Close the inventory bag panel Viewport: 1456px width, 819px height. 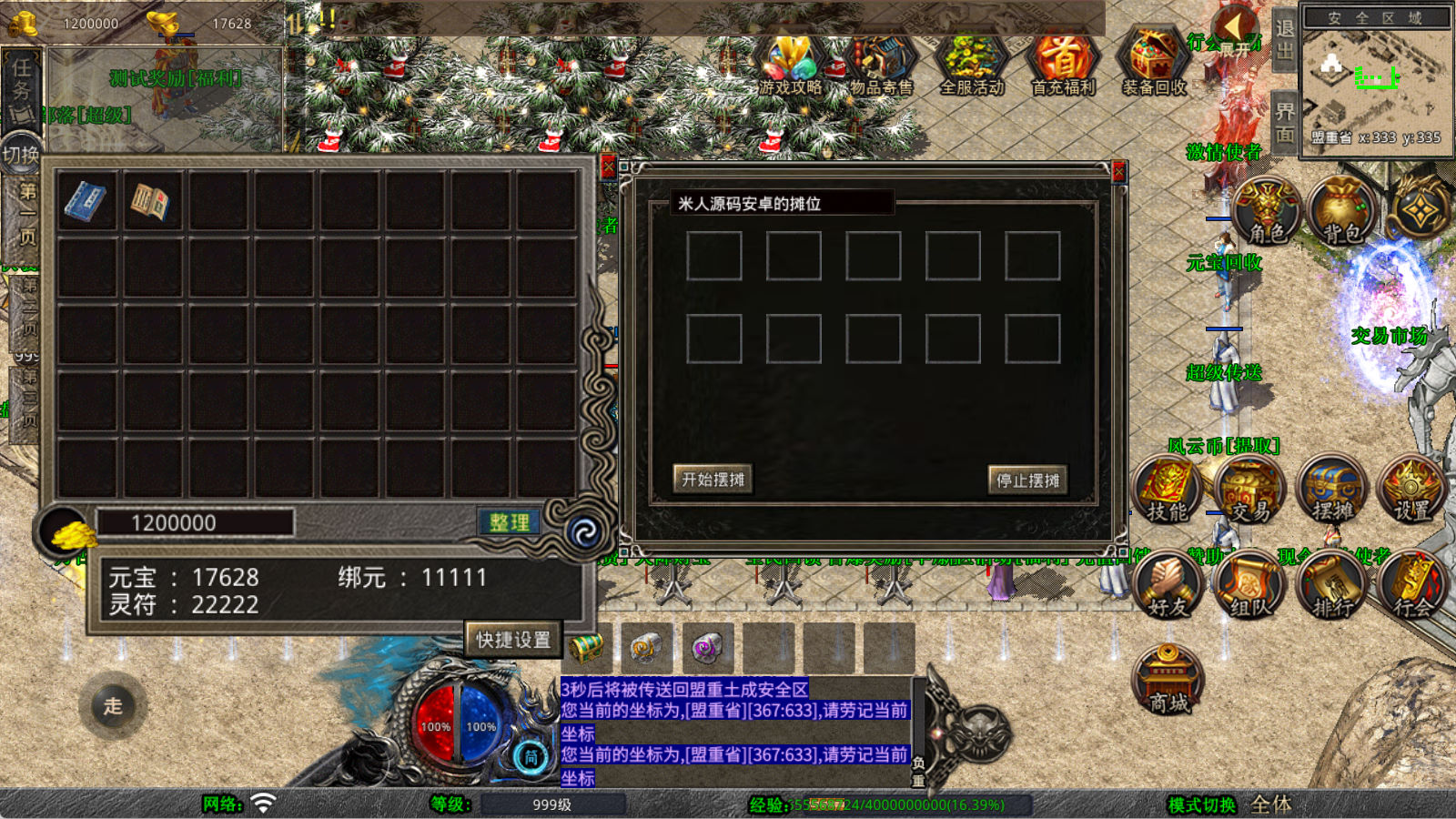click(608, 167)
